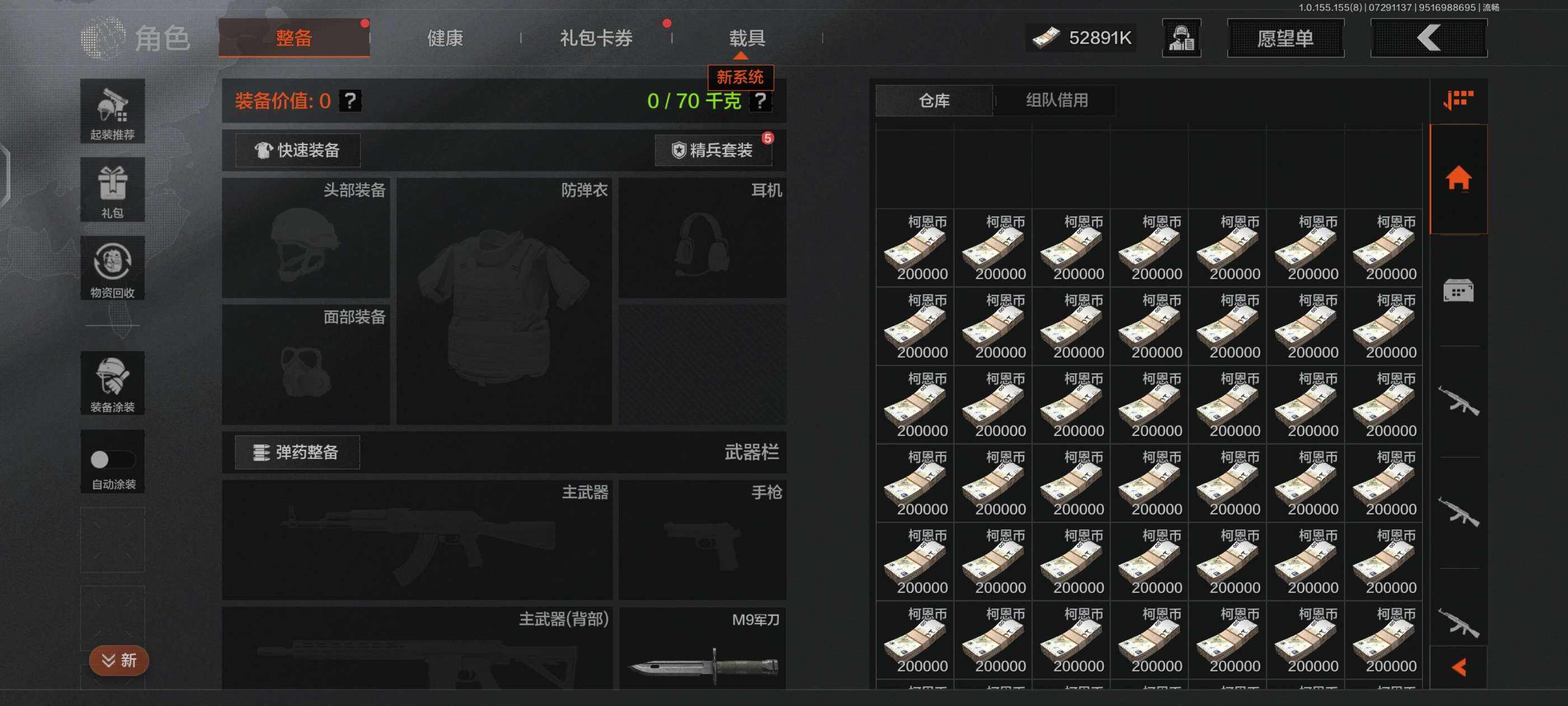Show help for 装备价值
Viewport: 1568px width, 706px height.
tap(350, 100)
